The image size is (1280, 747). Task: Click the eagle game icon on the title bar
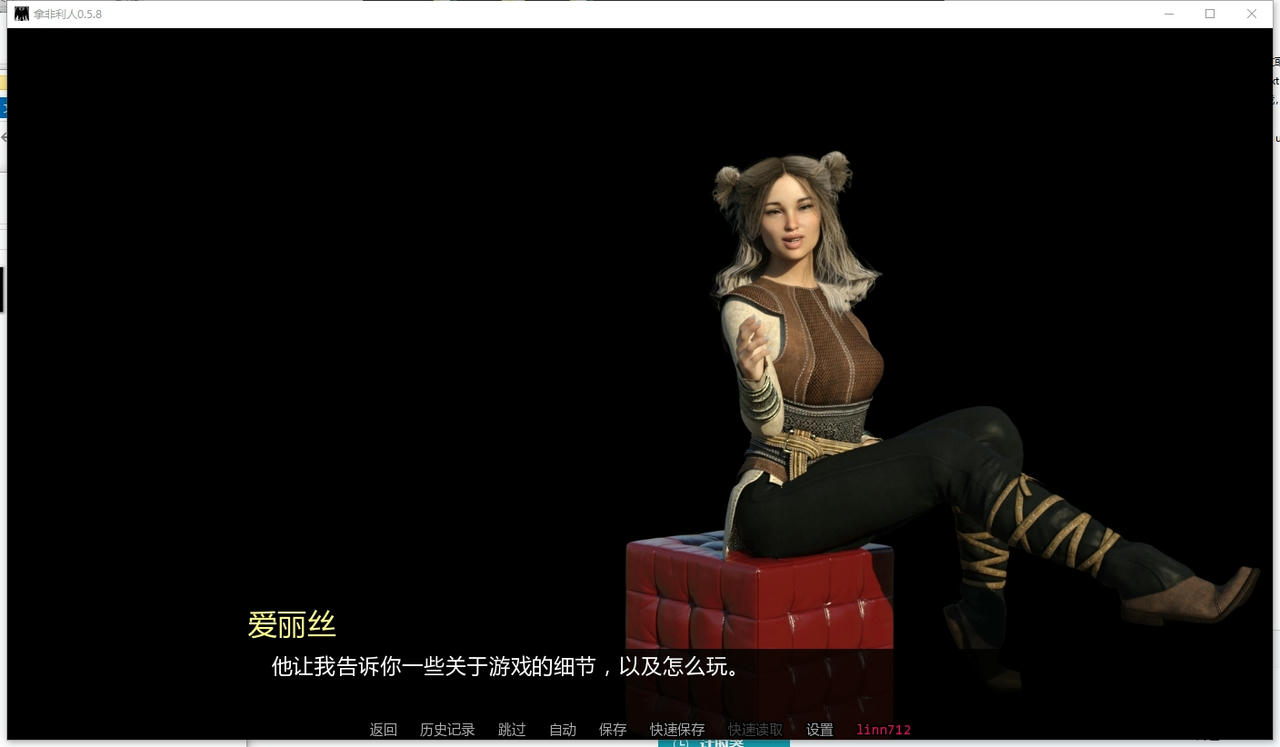(x=18, y=13)
